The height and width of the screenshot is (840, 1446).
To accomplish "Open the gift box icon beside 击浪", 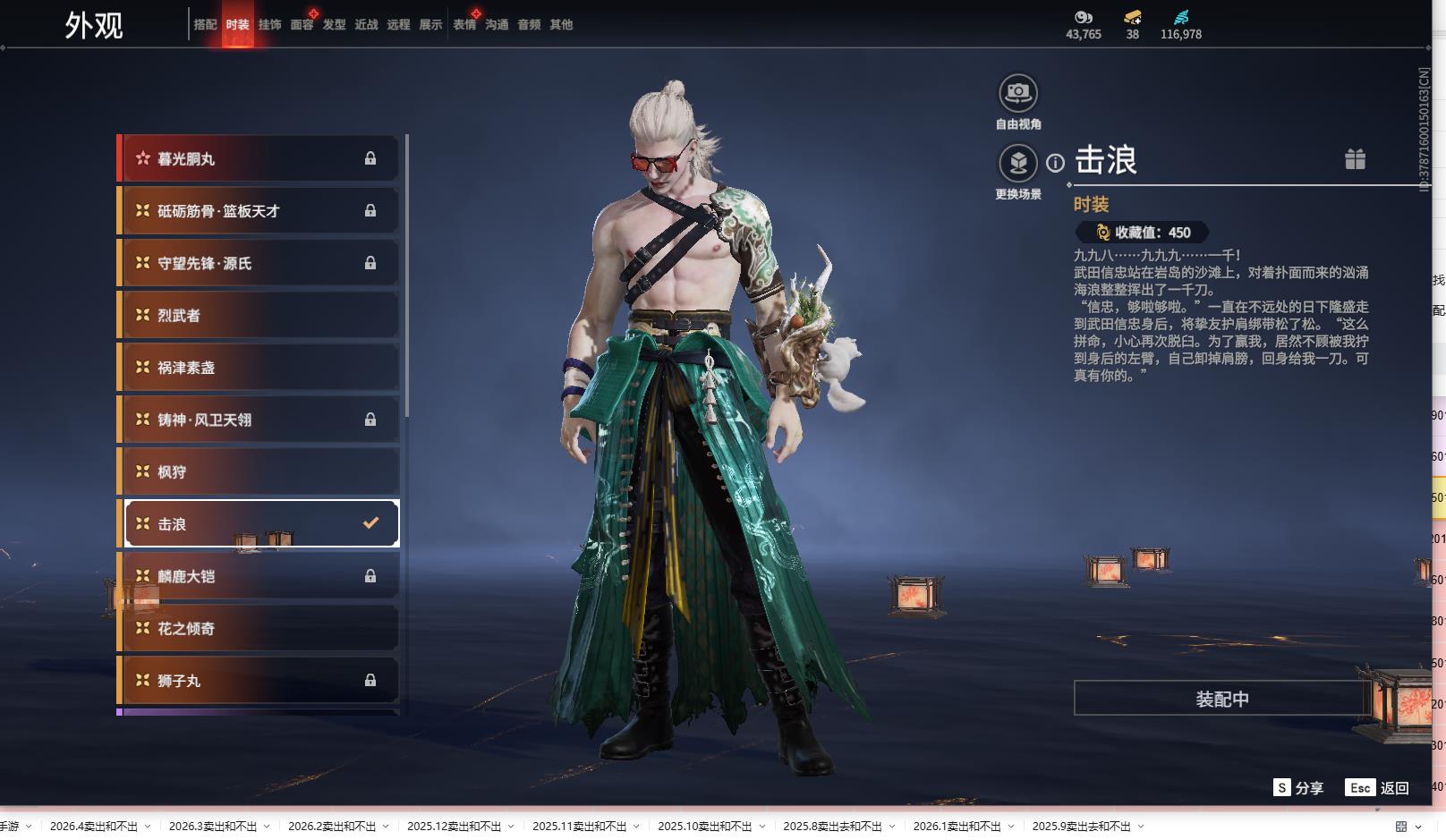I will 1355,159.
